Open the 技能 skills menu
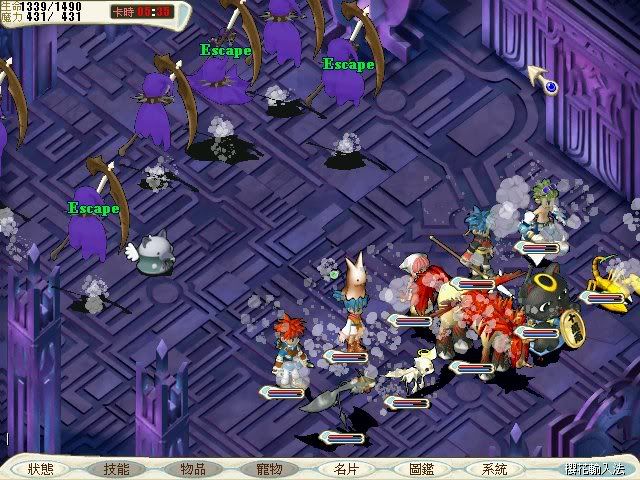Screen dimensions: 640x480 point(116,468)
